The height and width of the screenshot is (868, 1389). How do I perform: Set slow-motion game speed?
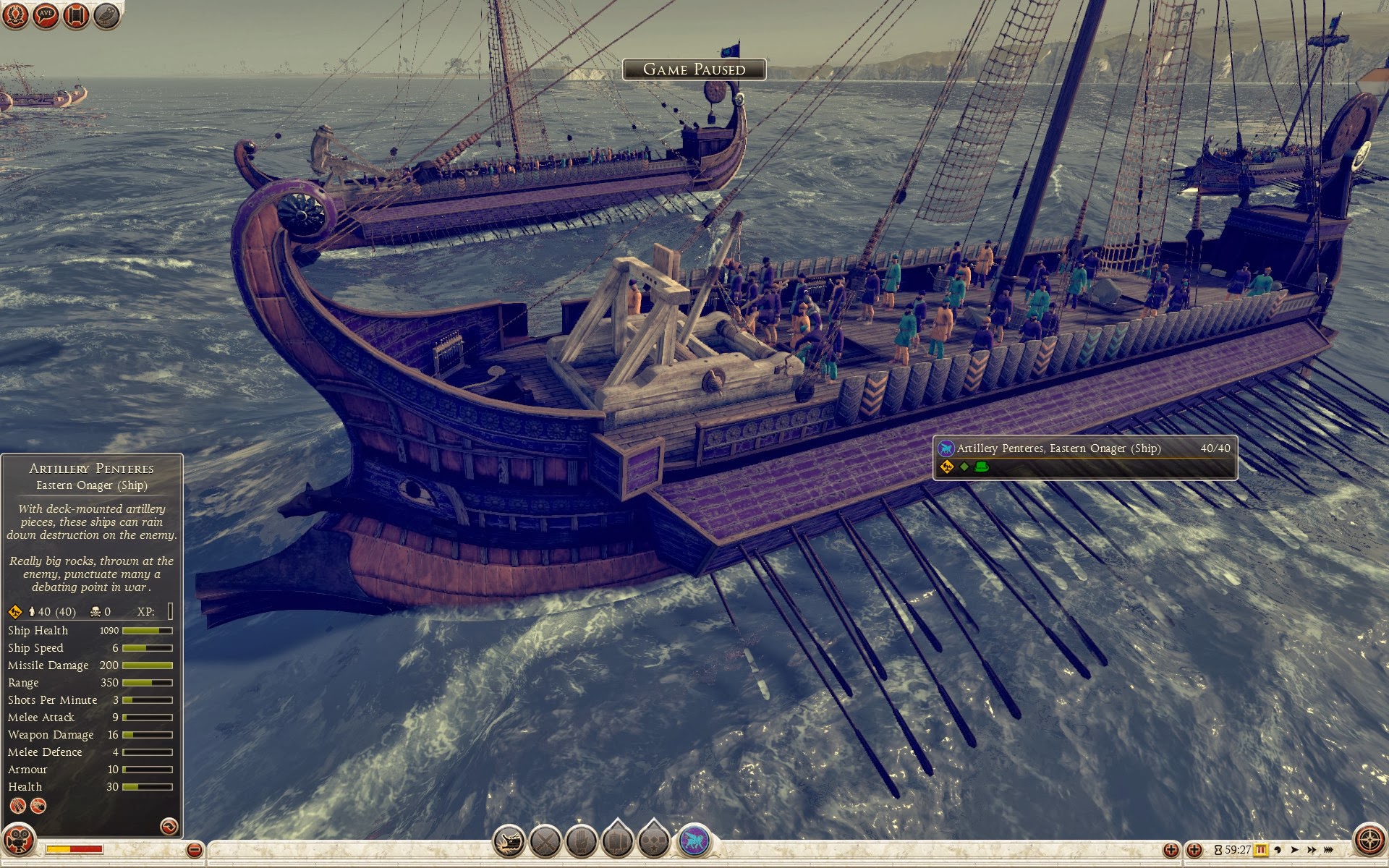[1278, 850]
